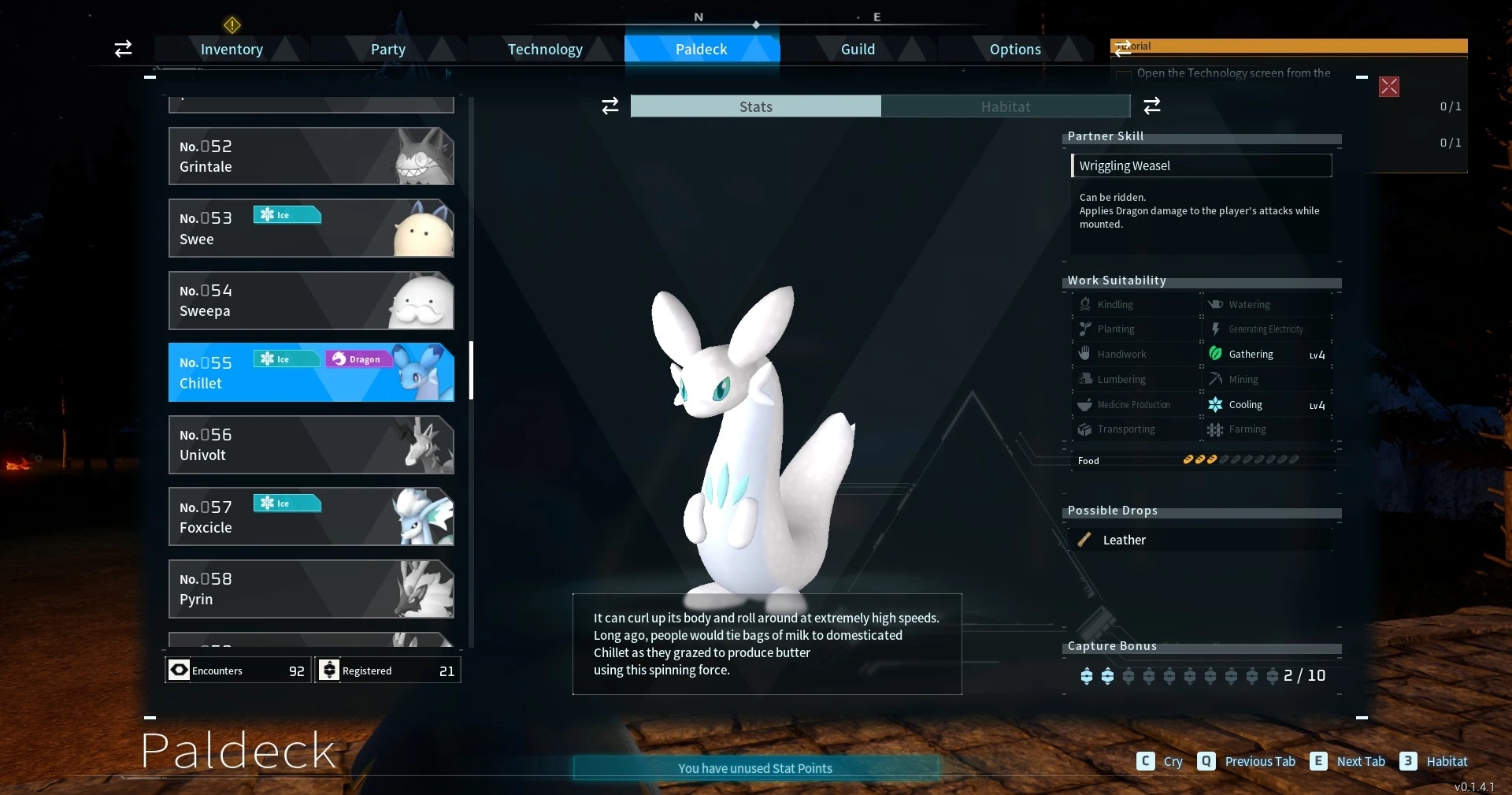1512x795 pixels.
Task: Select Grintale entry No.052
Action: pyautogui.click(x=311, y=156)
